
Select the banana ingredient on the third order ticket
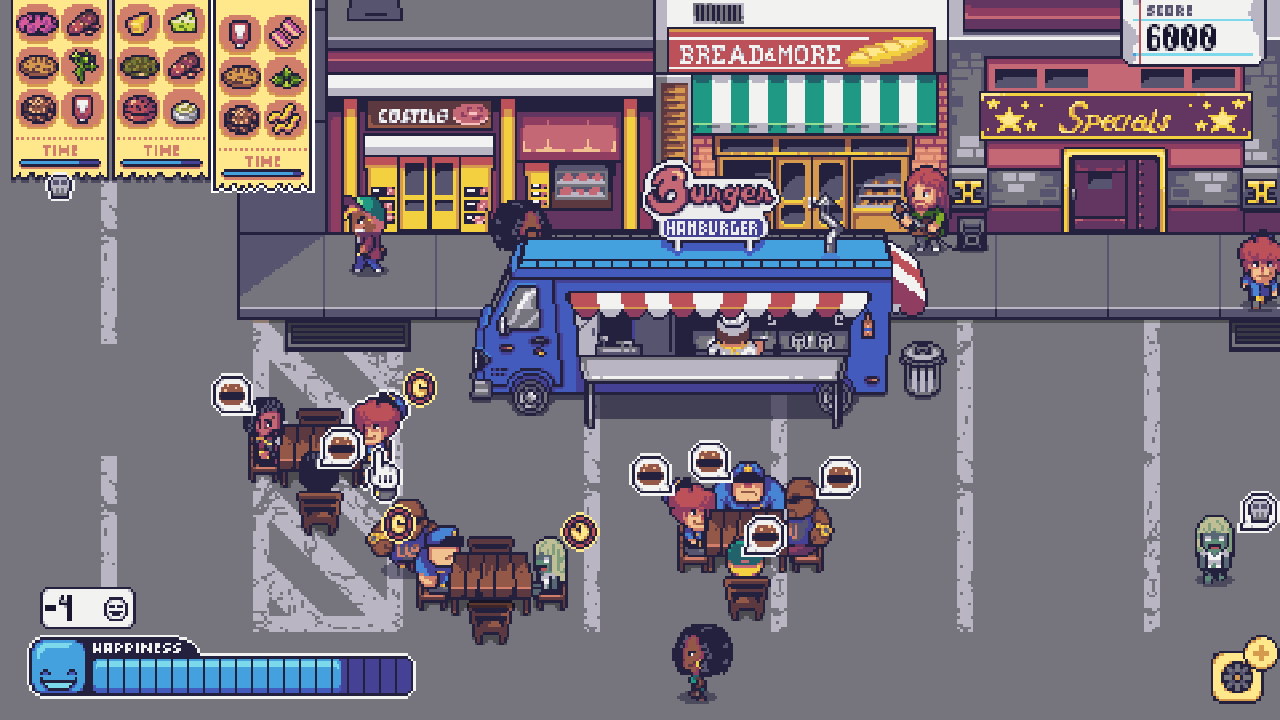[286, 118]
